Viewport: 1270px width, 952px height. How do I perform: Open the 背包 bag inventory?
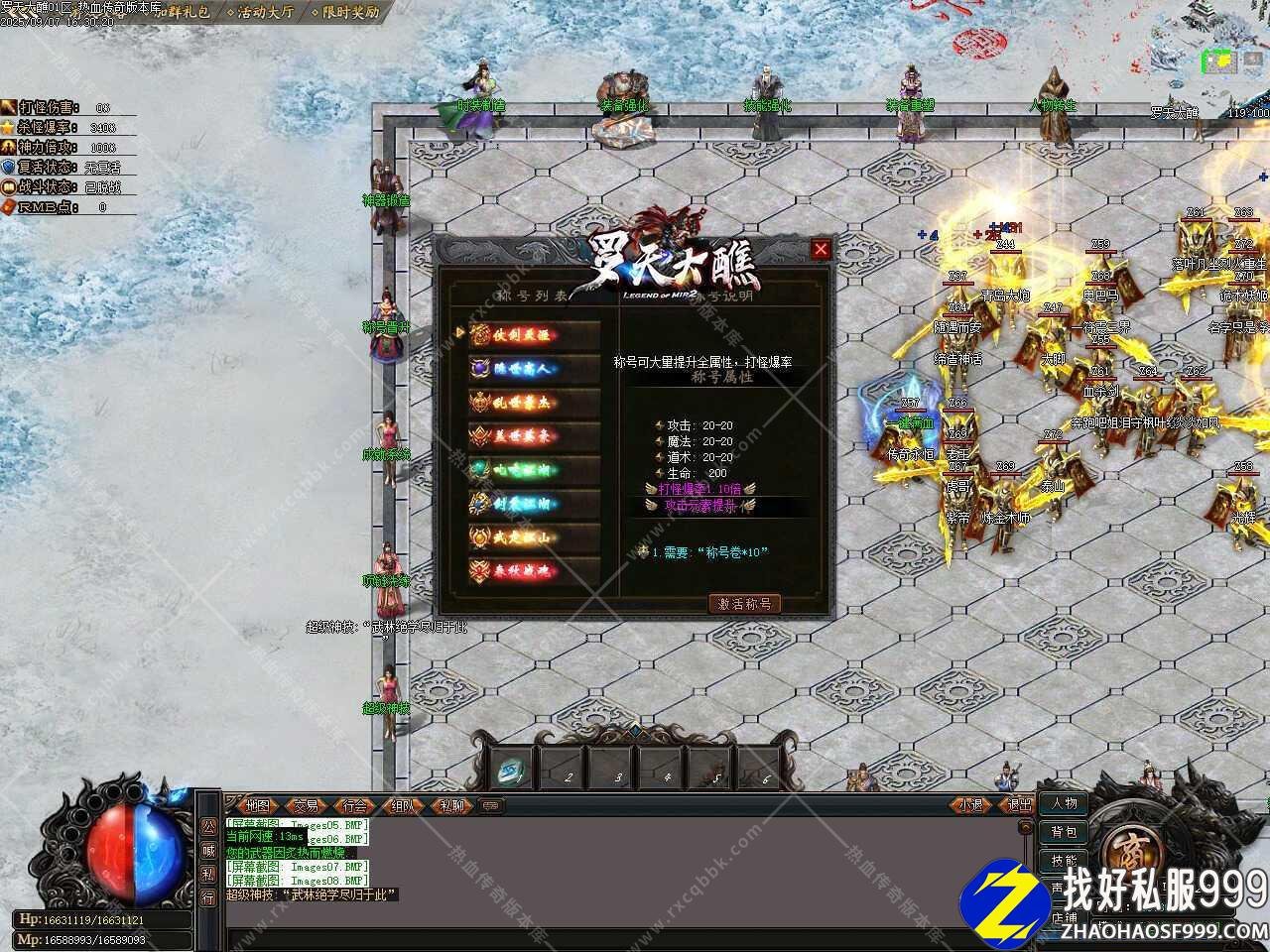tap(1064, 832)
